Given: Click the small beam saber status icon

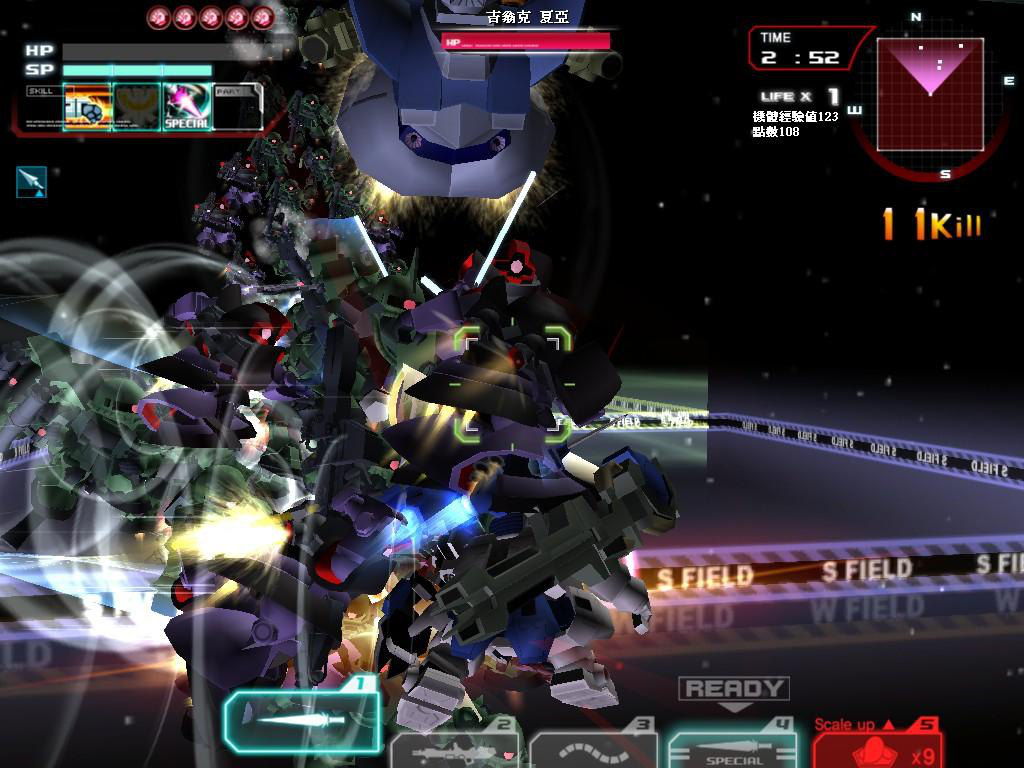Looking at the screenshot, I should point(31,181).
